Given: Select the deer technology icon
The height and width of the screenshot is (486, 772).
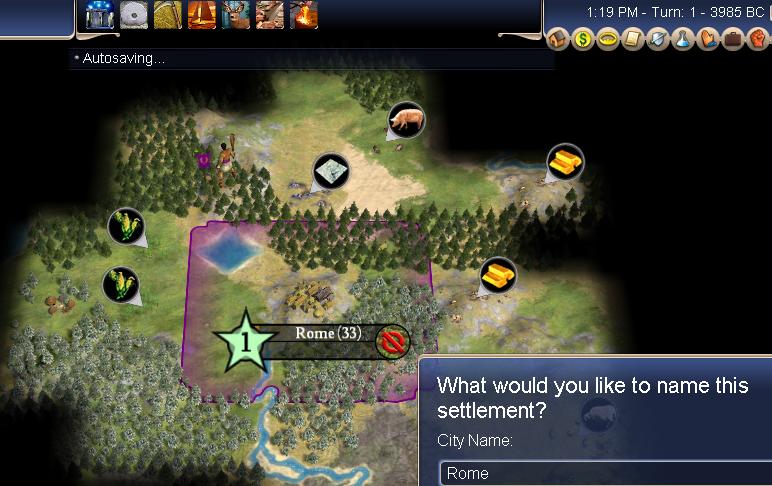Looking at the screenshot, I should [x=236, y=14].
